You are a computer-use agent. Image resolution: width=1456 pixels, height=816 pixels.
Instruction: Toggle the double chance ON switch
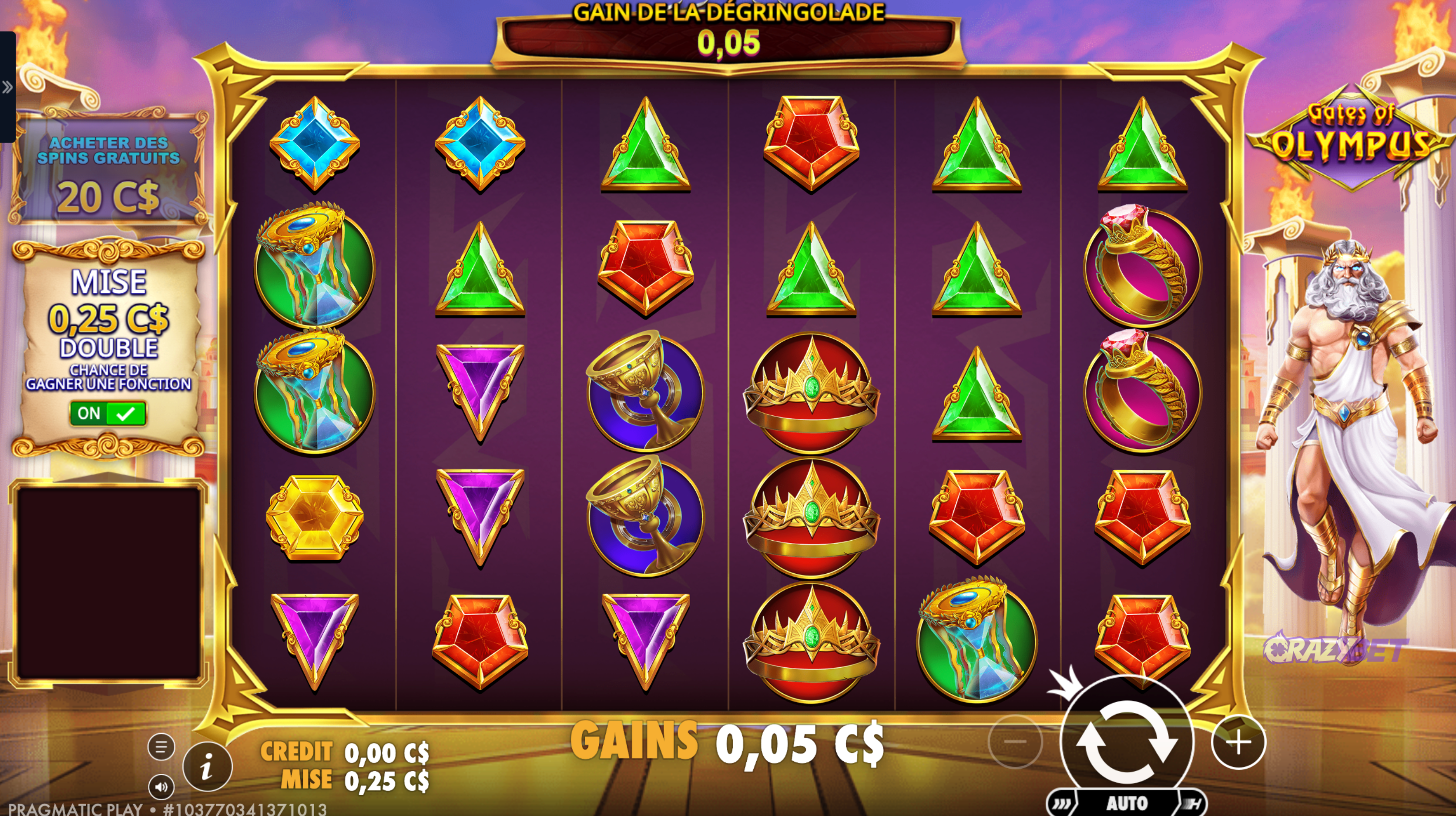pyautogui.click(x=108, y=413)
